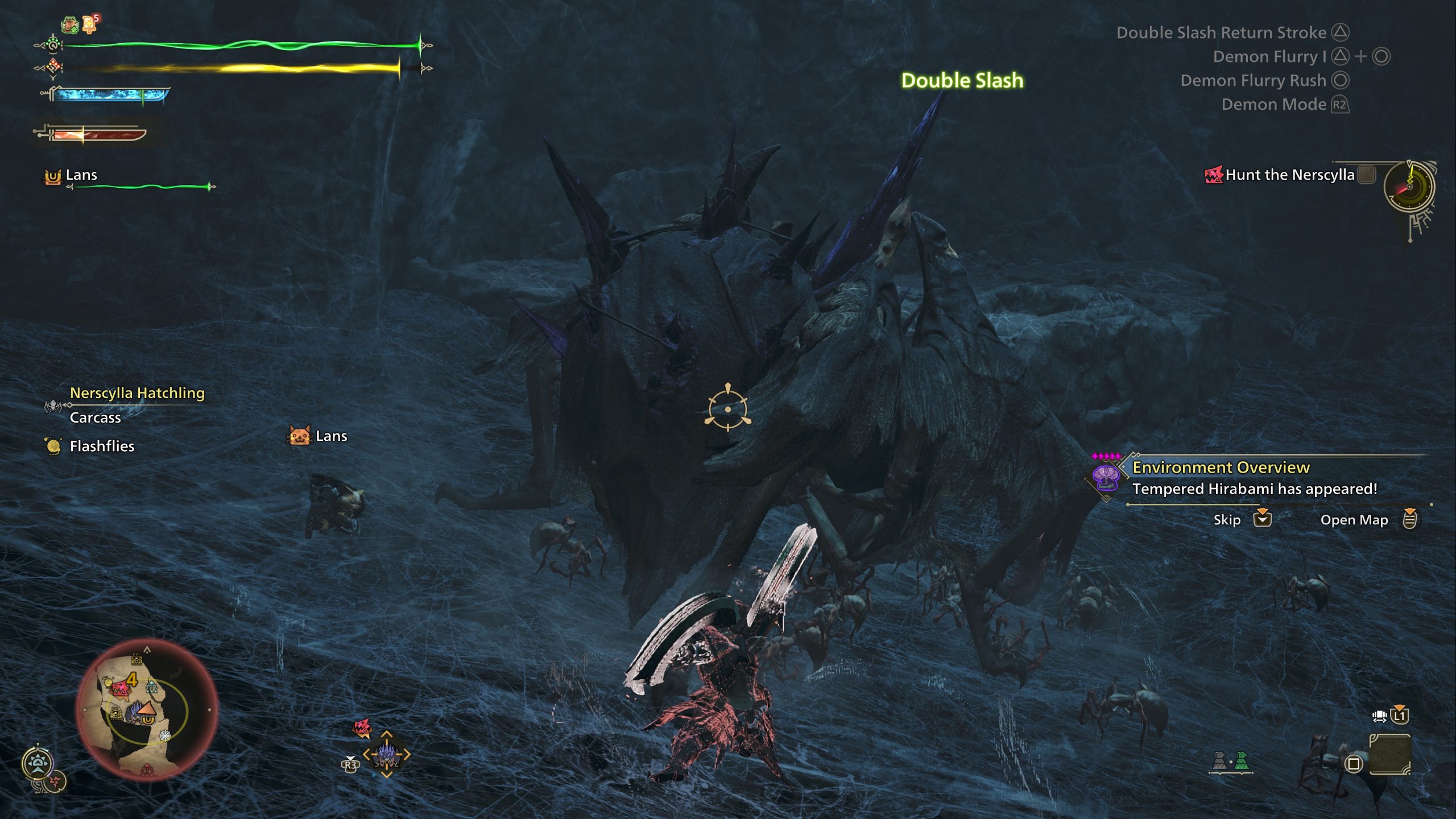Click the round emblem below the minimap
The height and width of the screenshot is (819, 1456).
tap(38, 763)
